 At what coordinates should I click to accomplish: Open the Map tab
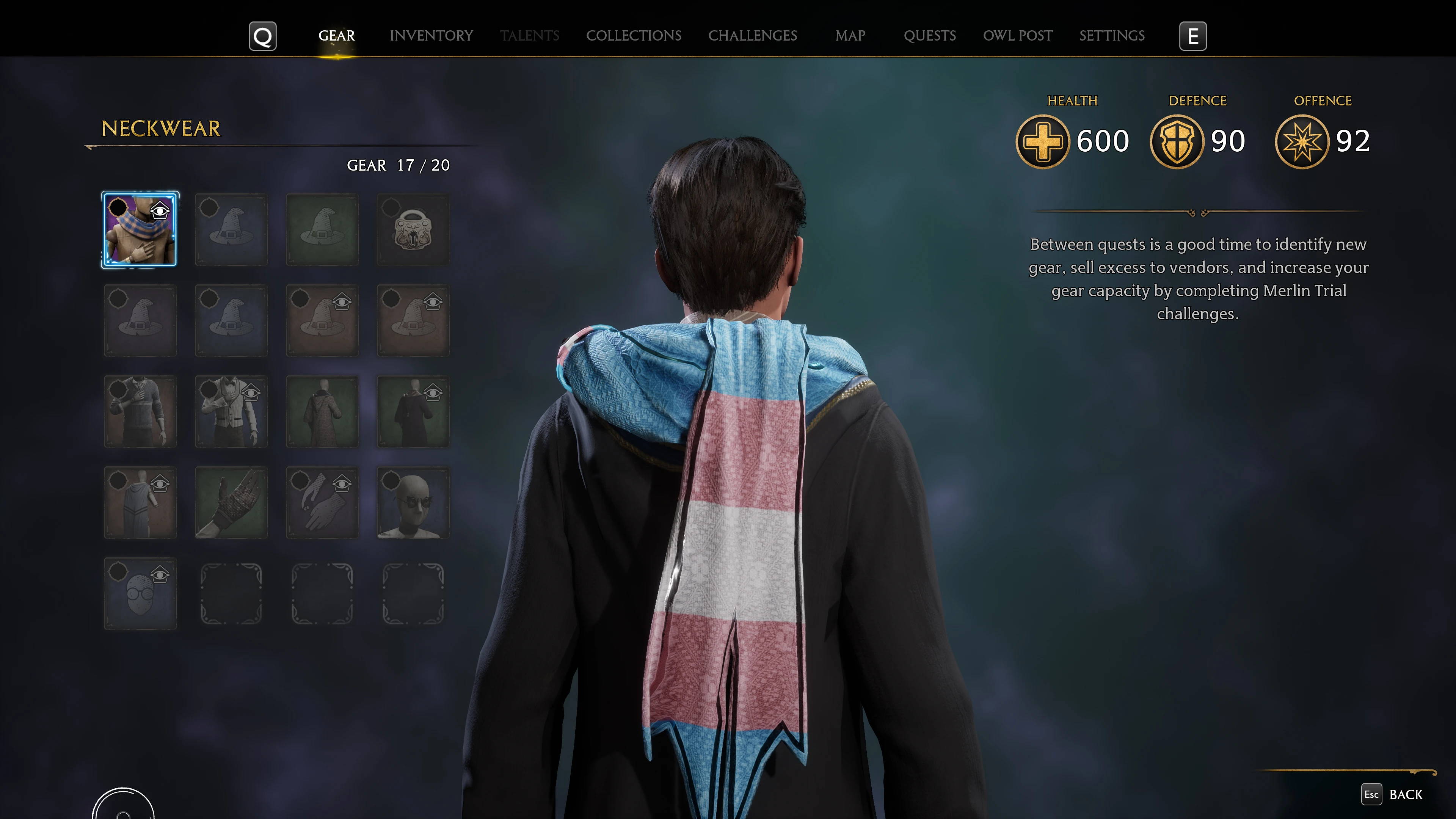(850, 36)
